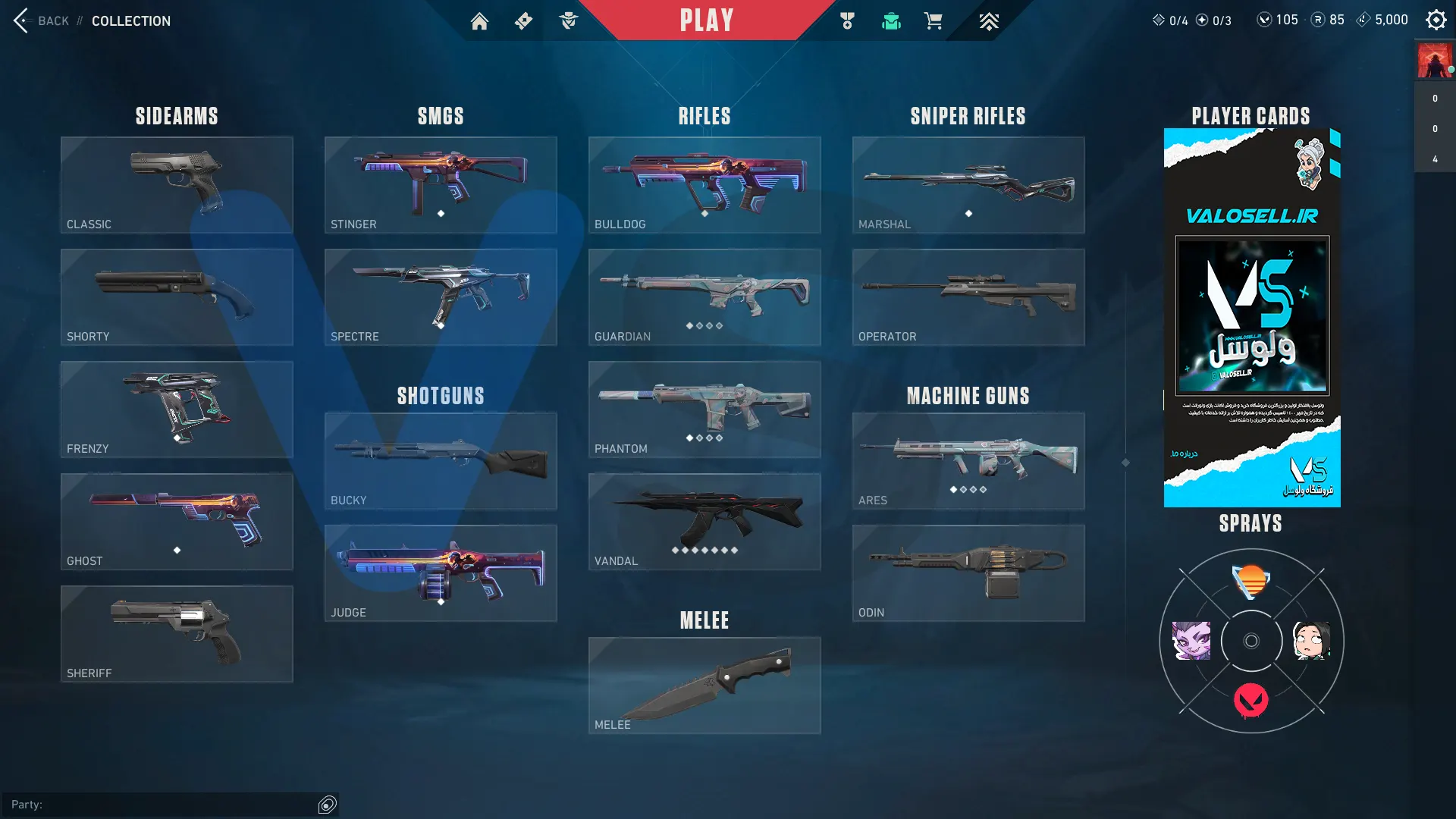Viewport: 1456px width, 819px height.
Task: Open the home screen icon
Action: [x=479, y=21]
